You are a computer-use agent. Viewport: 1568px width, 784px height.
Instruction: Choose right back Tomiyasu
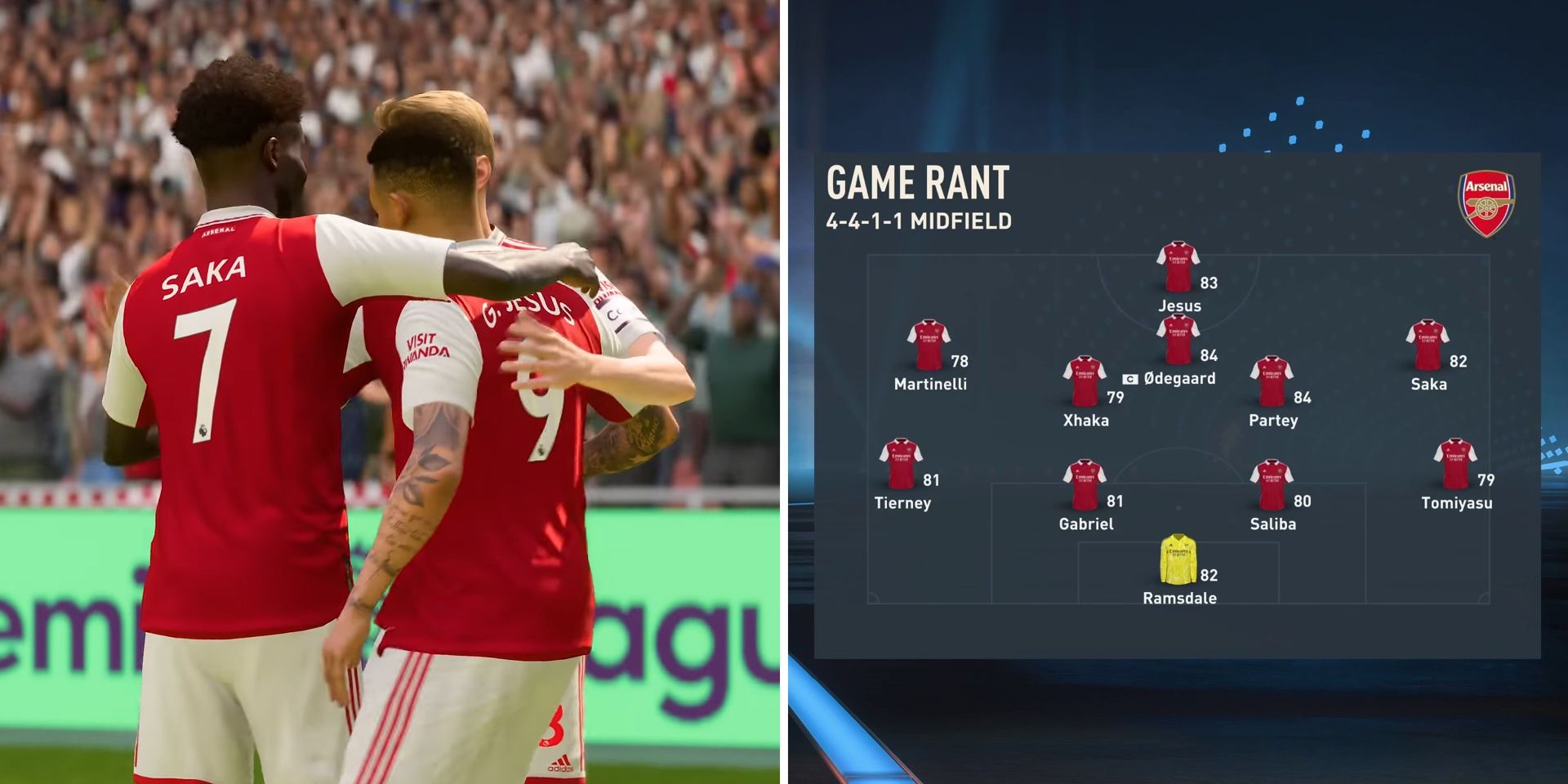1455,464
